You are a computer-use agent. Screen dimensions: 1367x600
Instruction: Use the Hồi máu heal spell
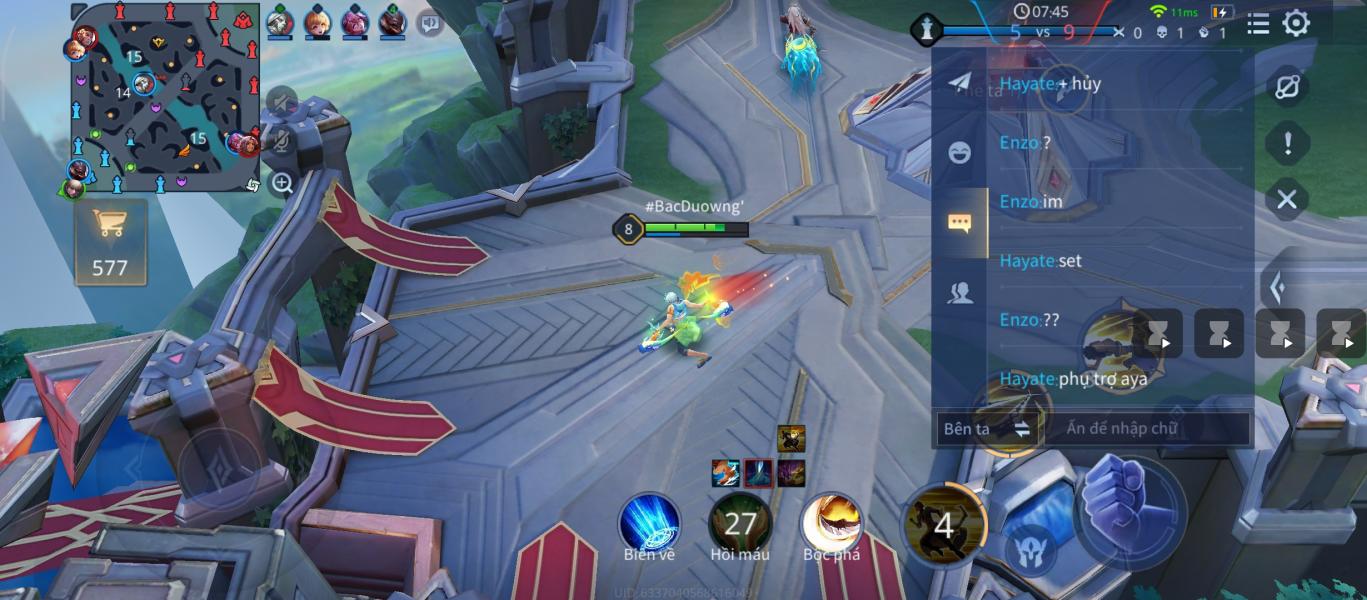(x=740, y=523)
